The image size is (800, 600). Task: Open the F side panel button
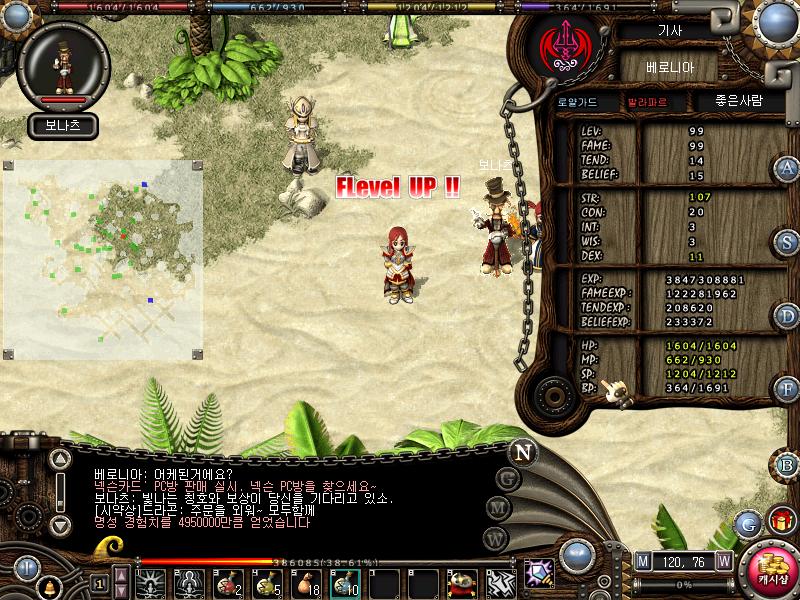pyautogui.click(x=788, y=389)
